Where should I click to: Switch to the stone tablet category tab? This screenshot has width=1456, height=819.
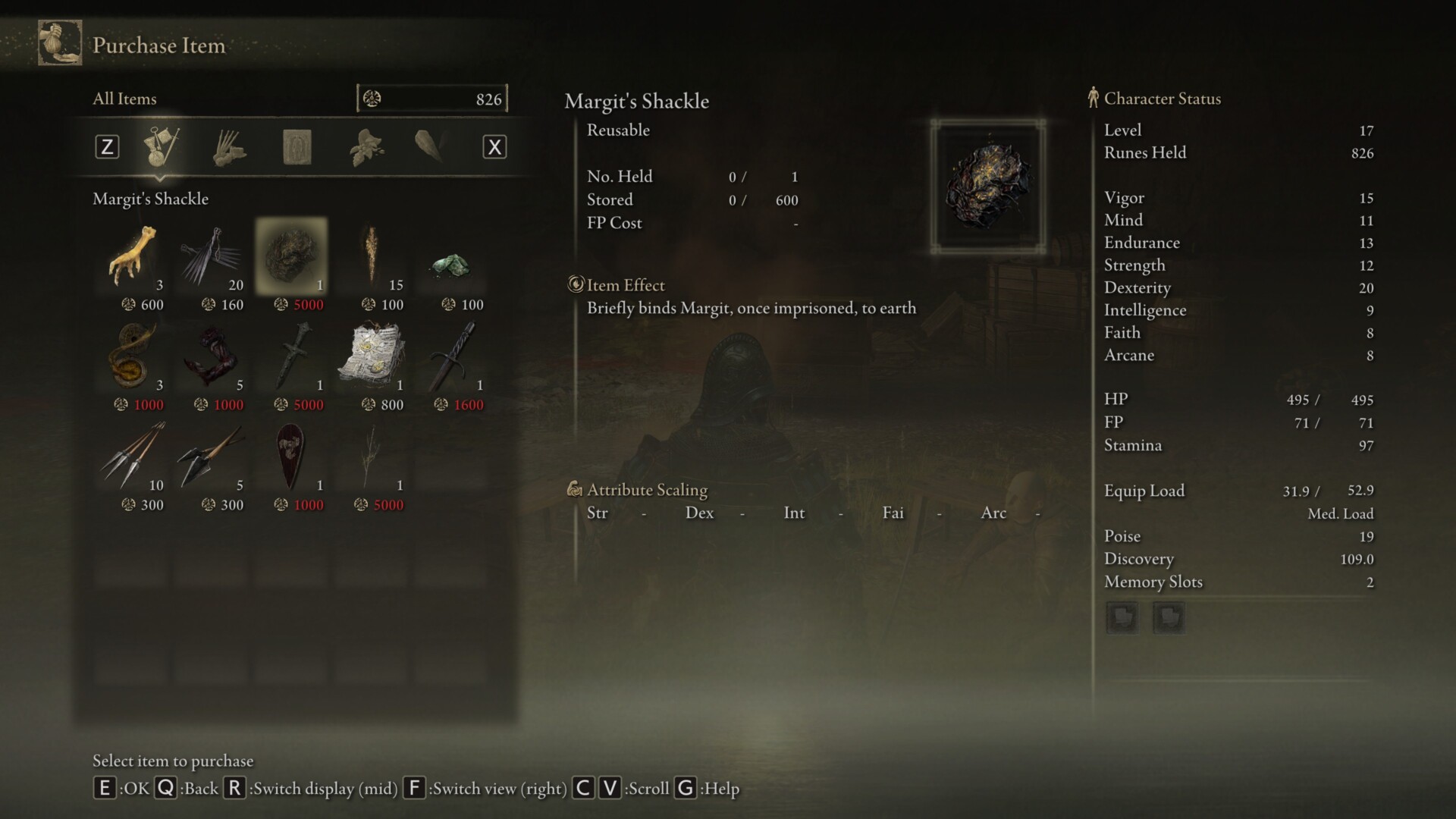pyautogui.click(x=297, y=146)
